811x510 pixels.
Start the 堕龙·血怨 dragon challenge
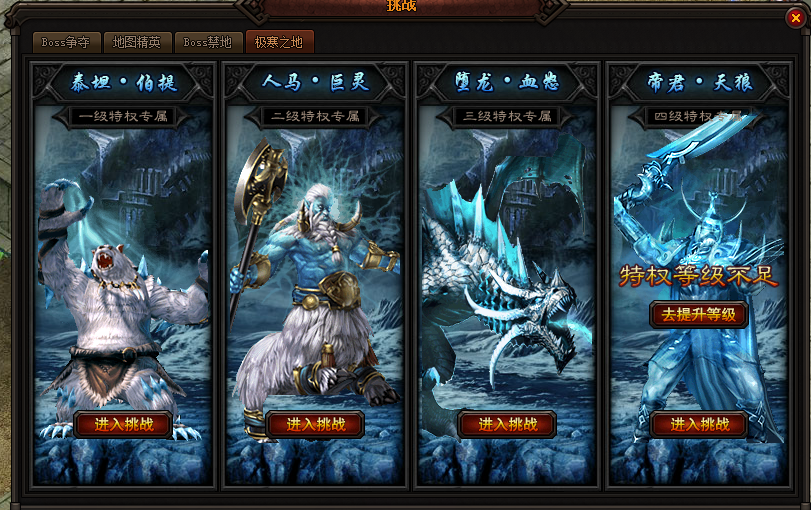(508, 424)
